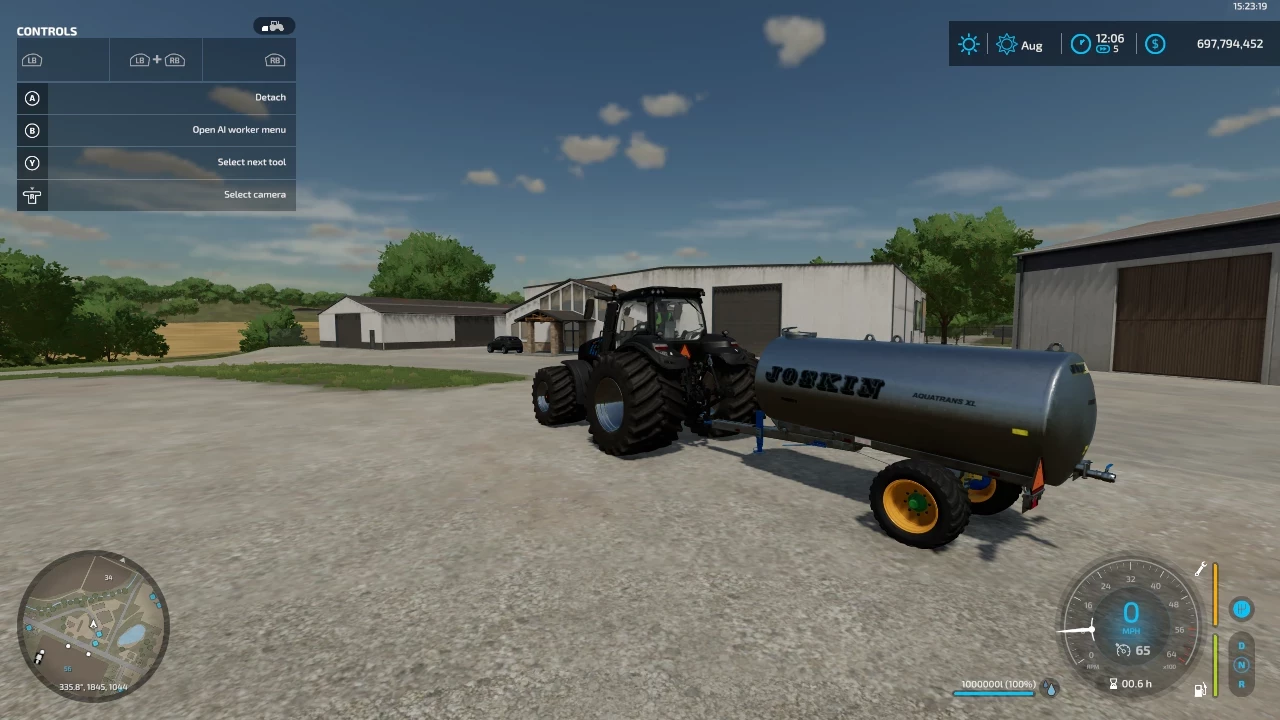The width and height of the screenshot is (1280, 720).
Task: Click the CONTROLS panel heading
Action: pyautogui.click(x=47, y=31)
